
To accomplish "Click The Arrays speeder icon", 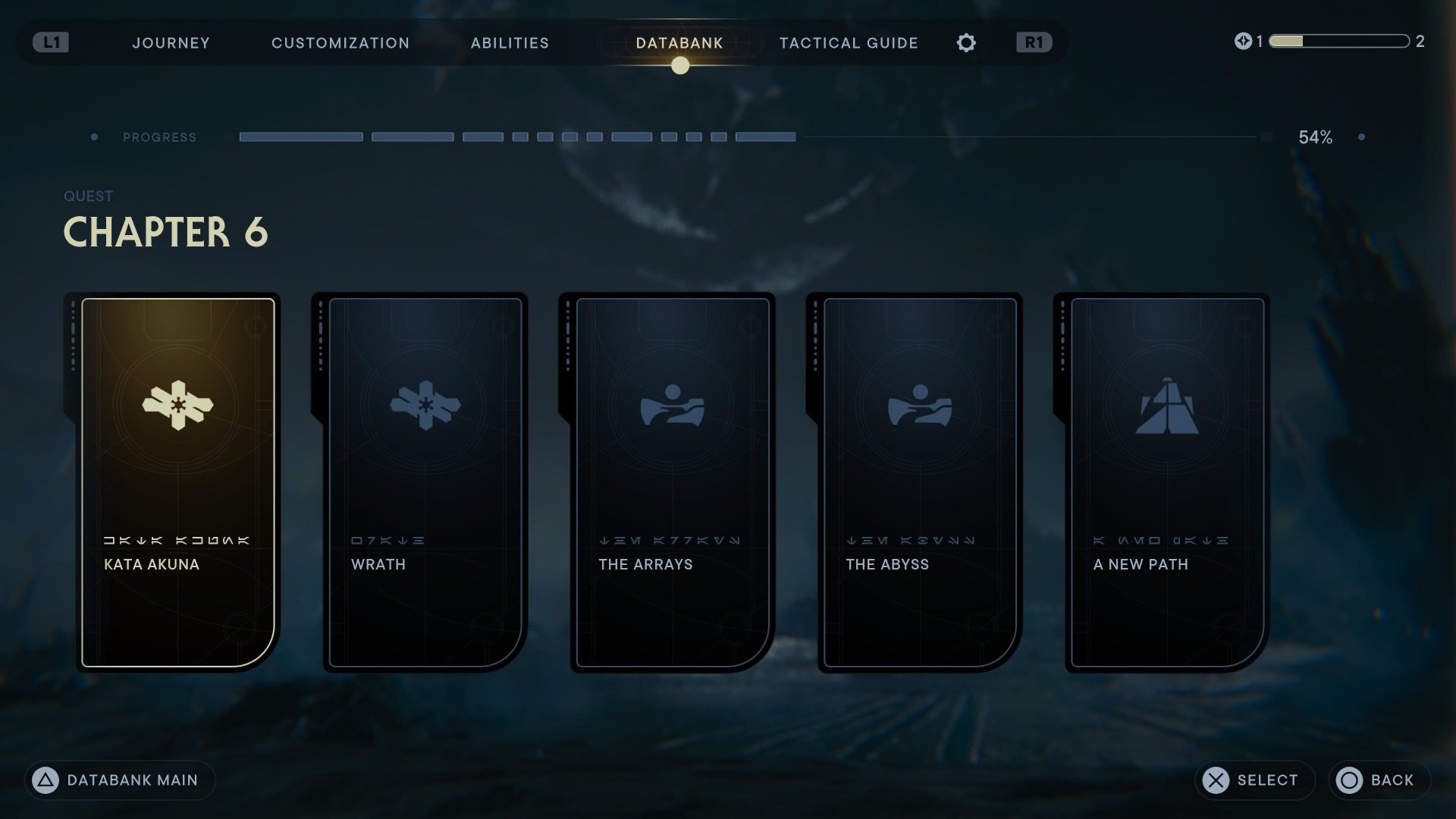I will pyautogui.click(x=671, y=407).
